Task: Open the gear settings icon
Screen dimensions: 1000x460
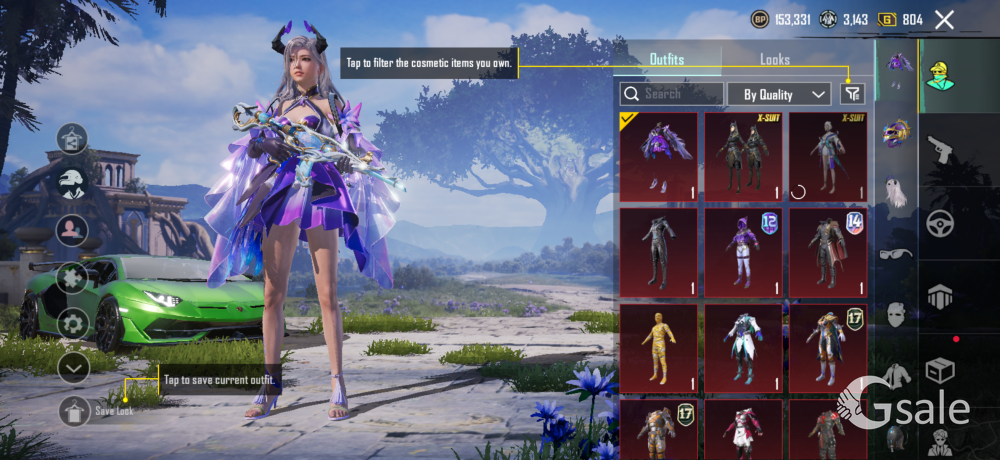Action: 72,323
